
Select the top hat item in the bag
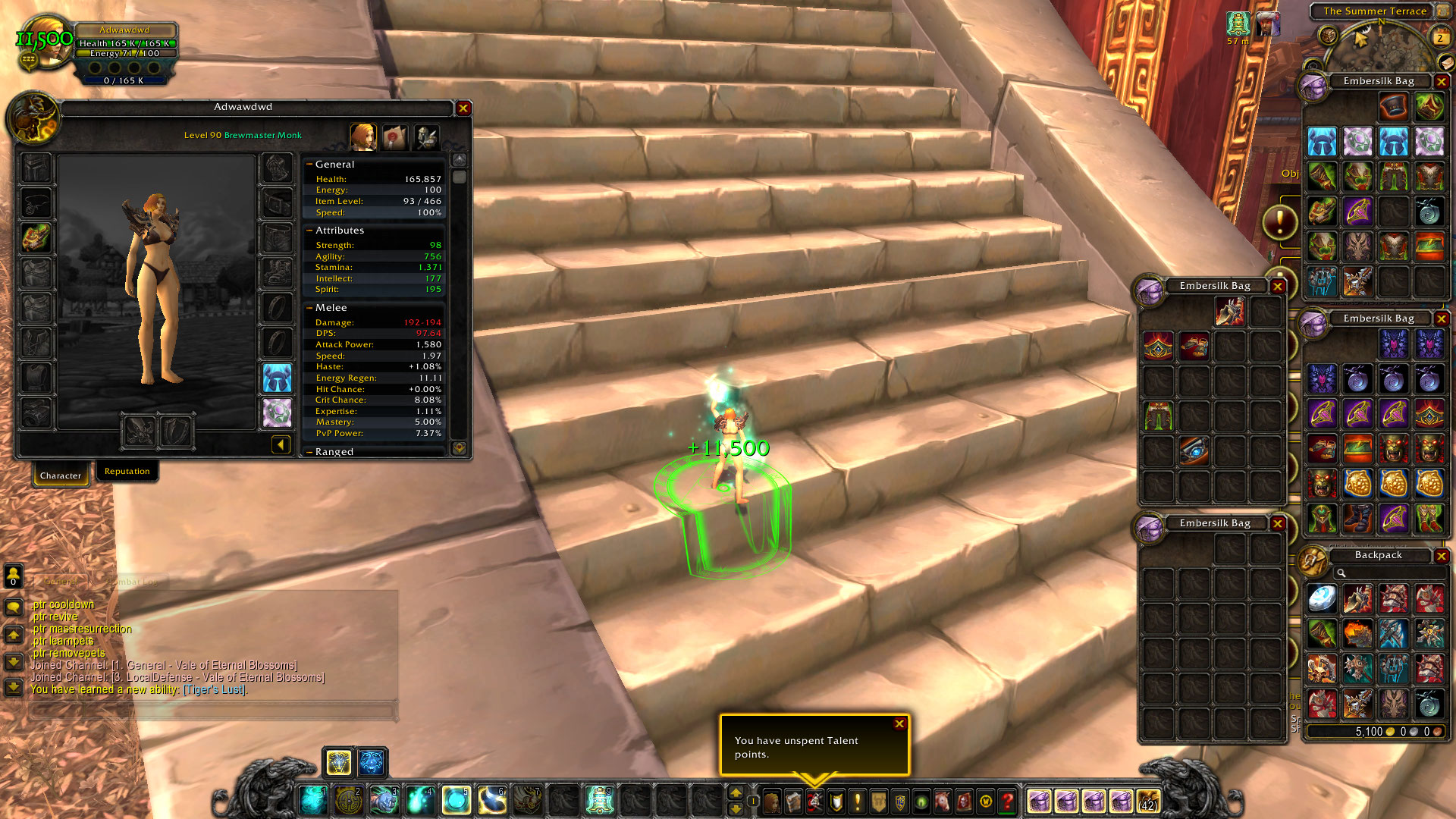(x=1393, y=107)
